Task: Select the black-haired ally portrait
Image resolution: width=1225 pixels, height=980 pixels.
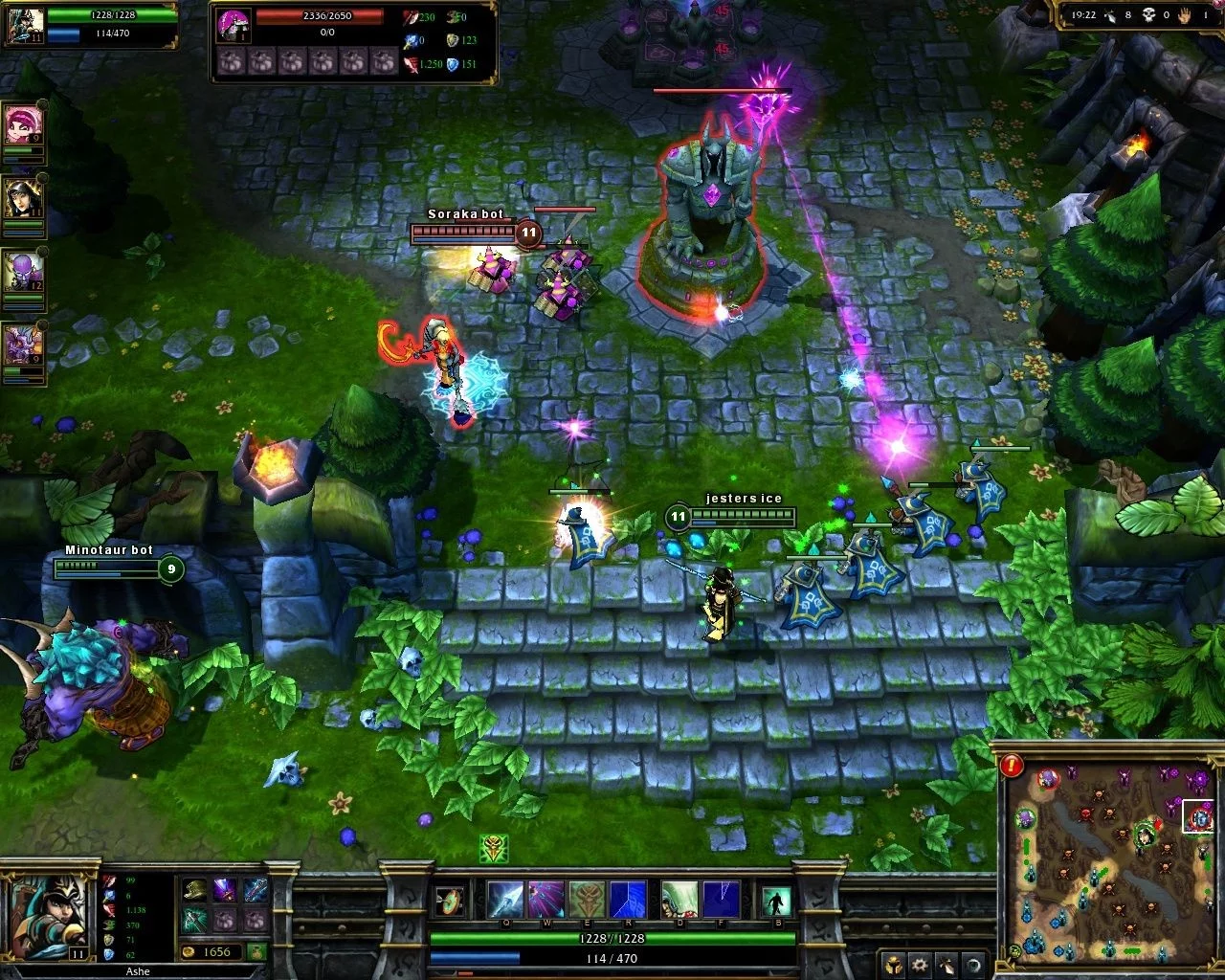Action: [x=21, y=197]
